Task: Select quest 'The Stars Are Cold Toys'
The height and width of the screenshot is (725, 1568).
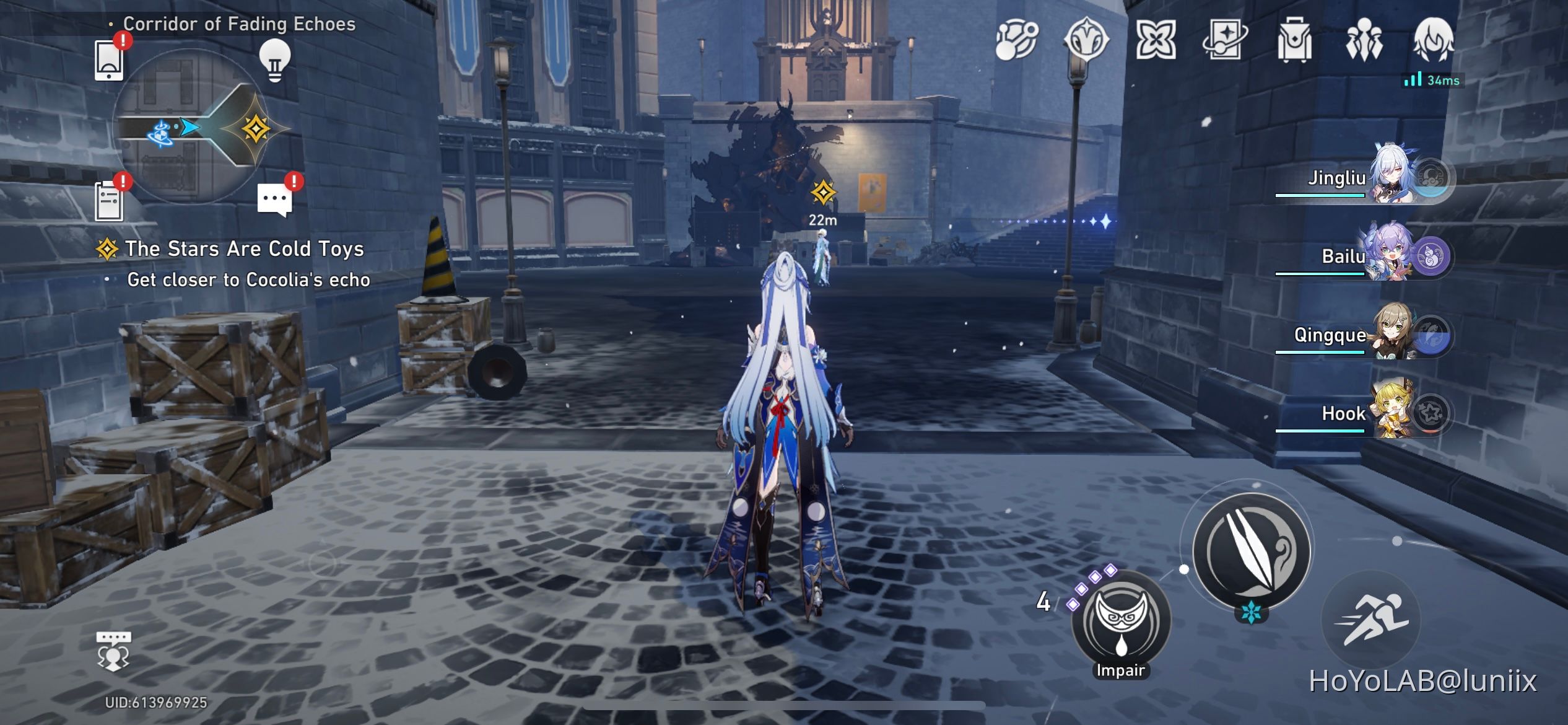Action: tap(245, 249)
